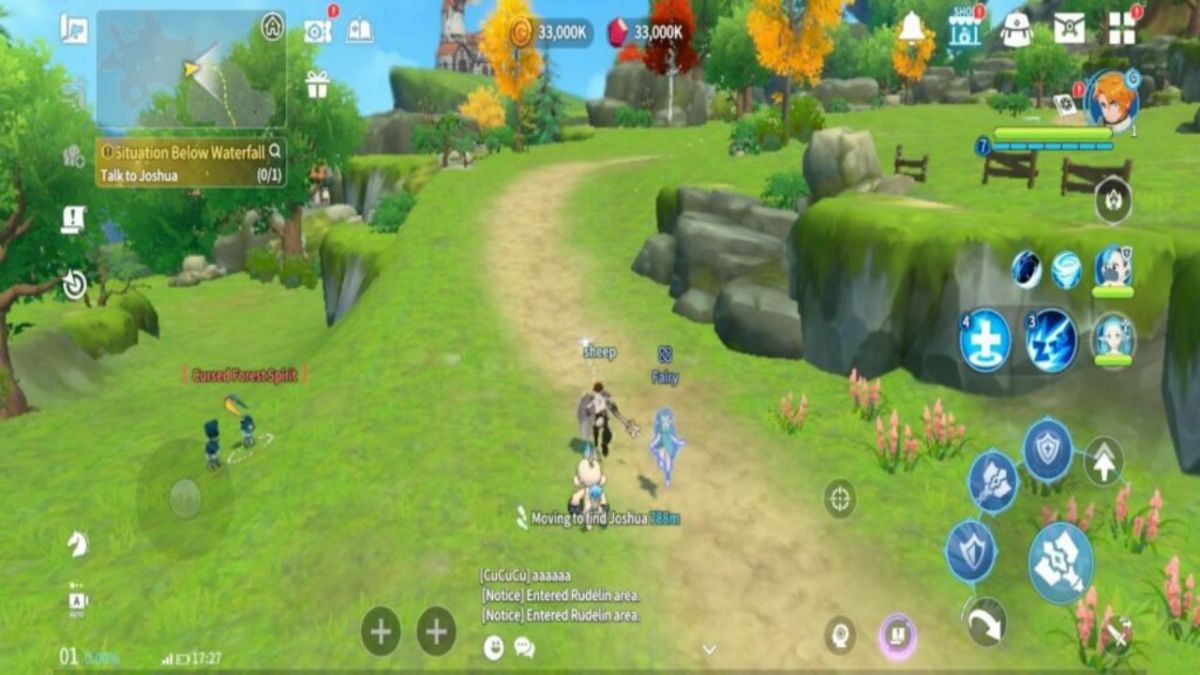Use the lightning strike skill

point(1050,340)
